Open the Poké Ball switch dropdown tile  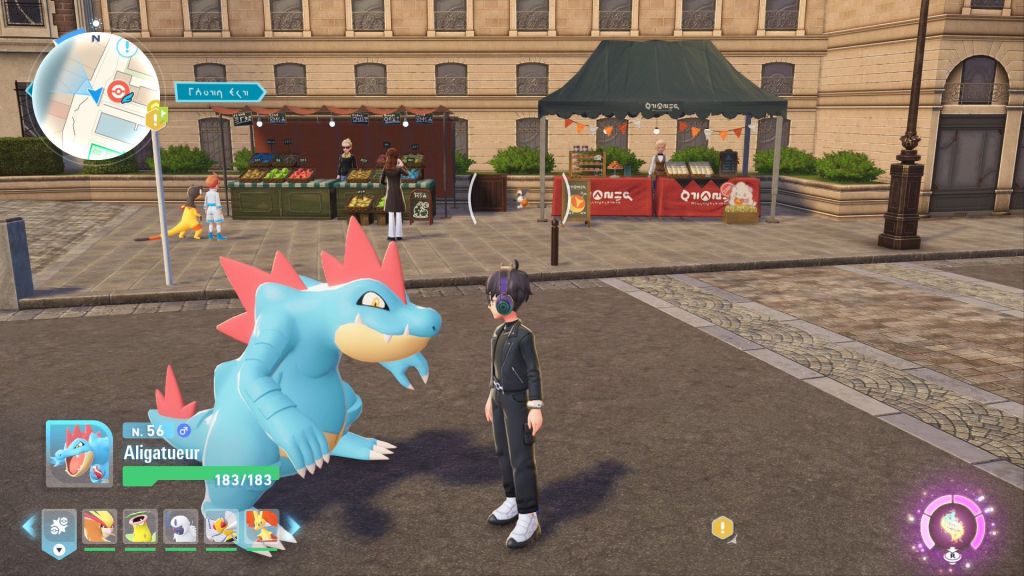tap(59, 528)
